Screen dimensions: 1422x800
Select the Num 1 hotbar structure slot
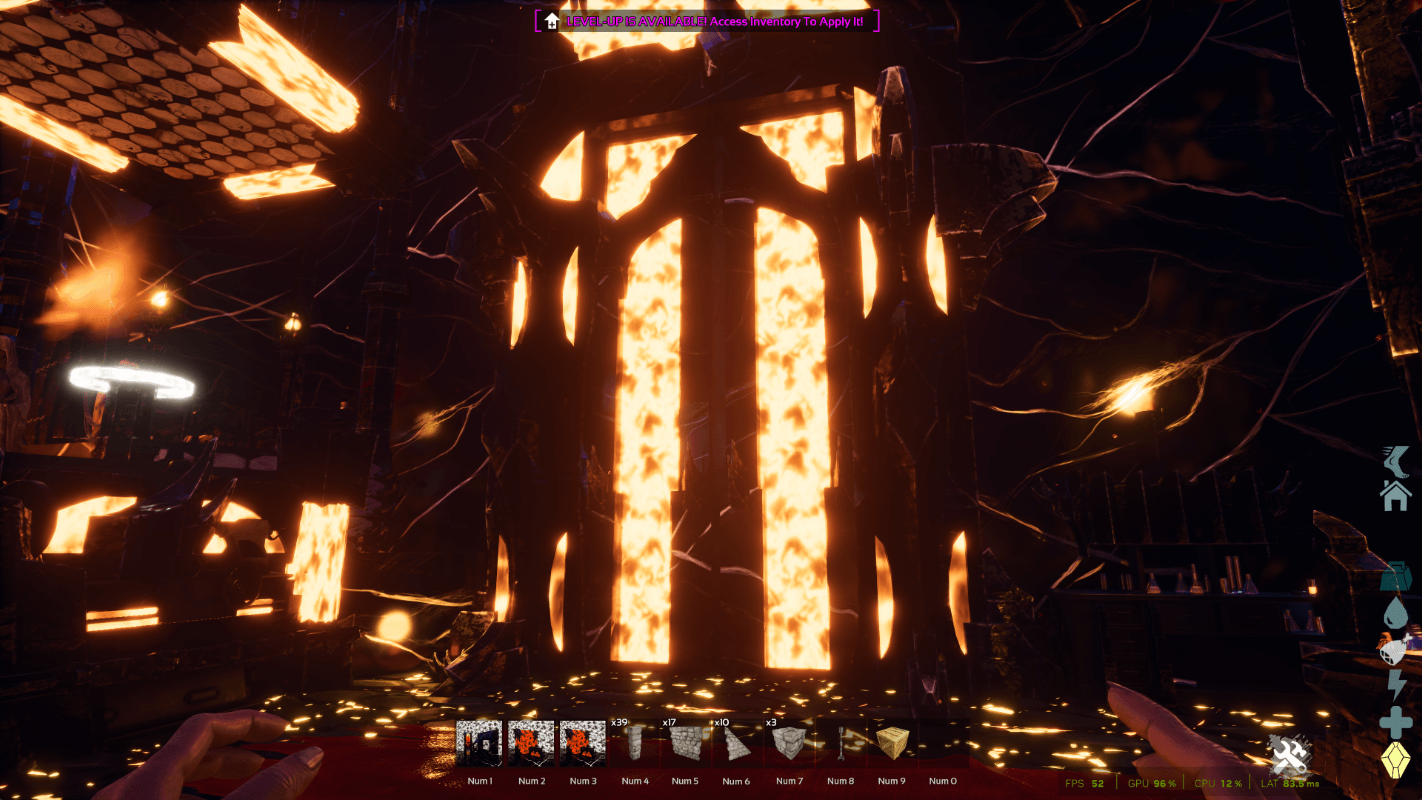click(x=479, y=744)
